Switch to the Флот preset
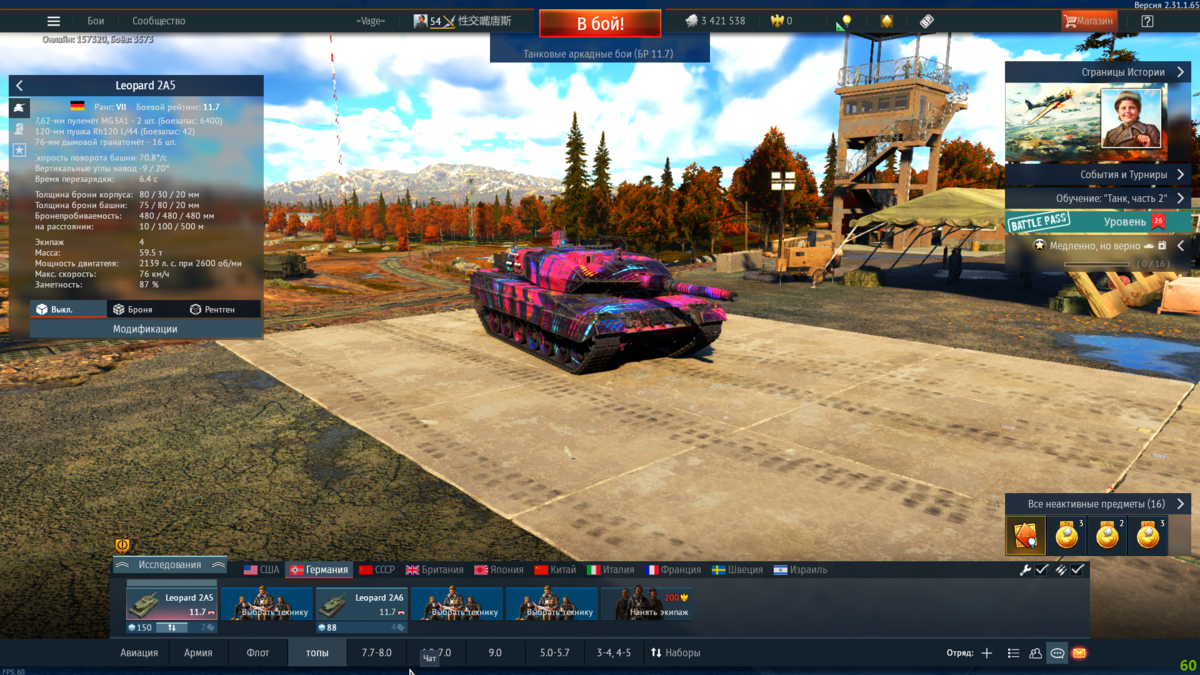The height and width of the screenshot is (675, 1200). (x=257, y=653)
